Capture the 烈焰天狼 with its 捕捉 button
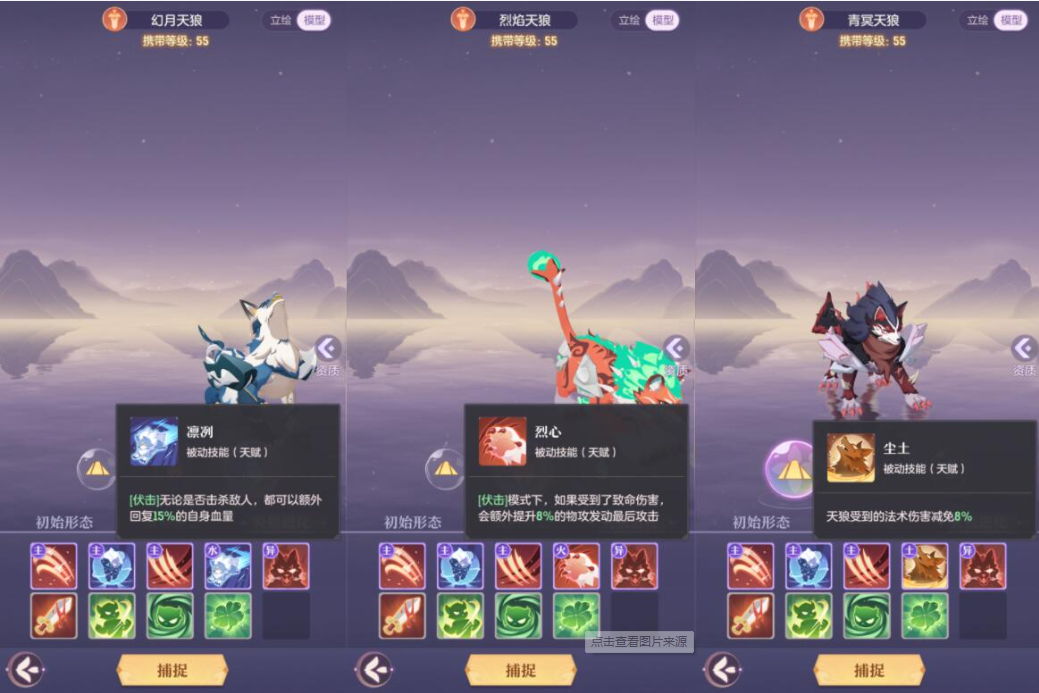The width and height of the screenshot is (1039, 693). (x=520, y=670)
